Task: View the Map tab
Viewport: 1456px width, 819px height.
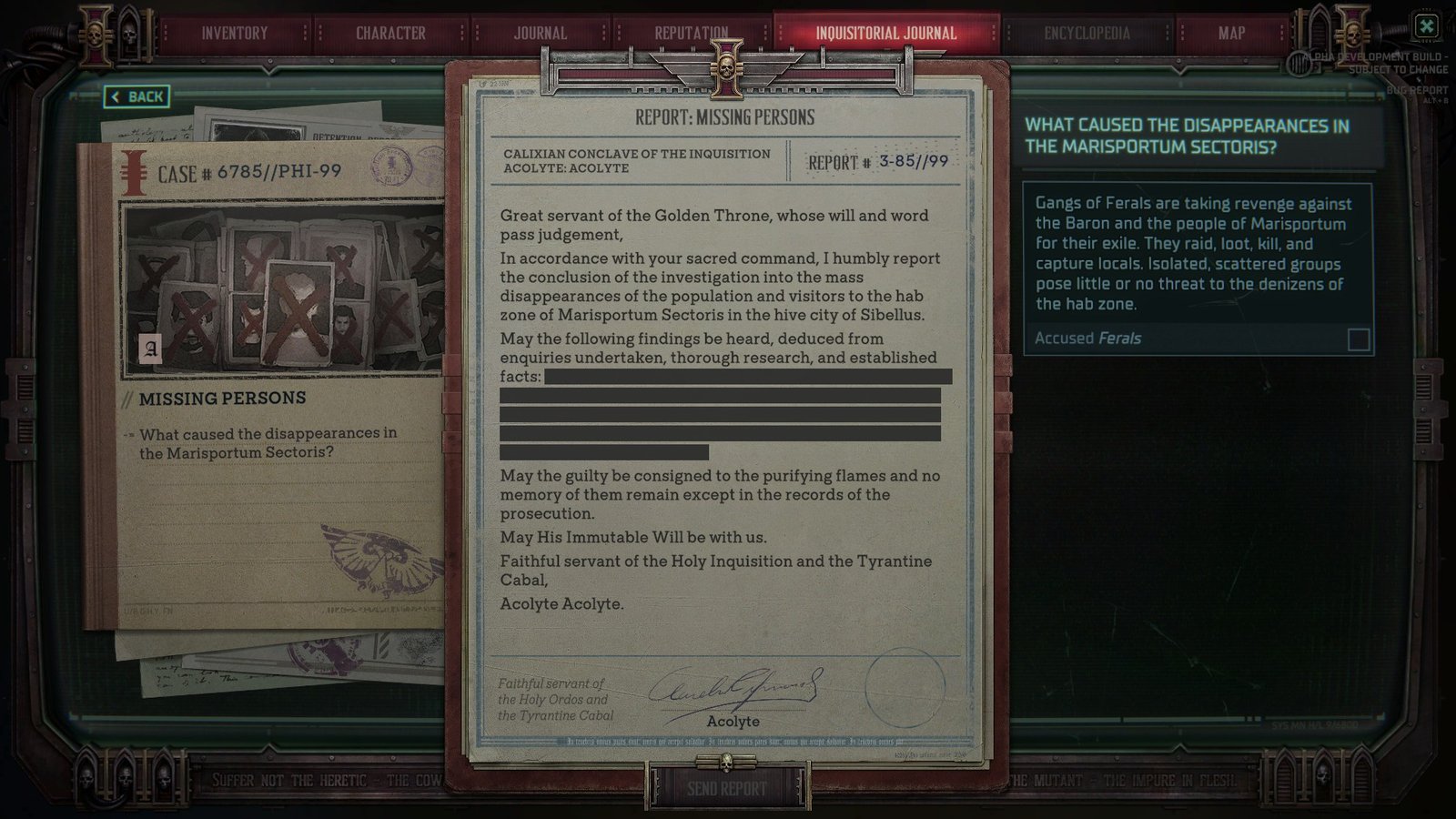Action: pos(1231,33)
